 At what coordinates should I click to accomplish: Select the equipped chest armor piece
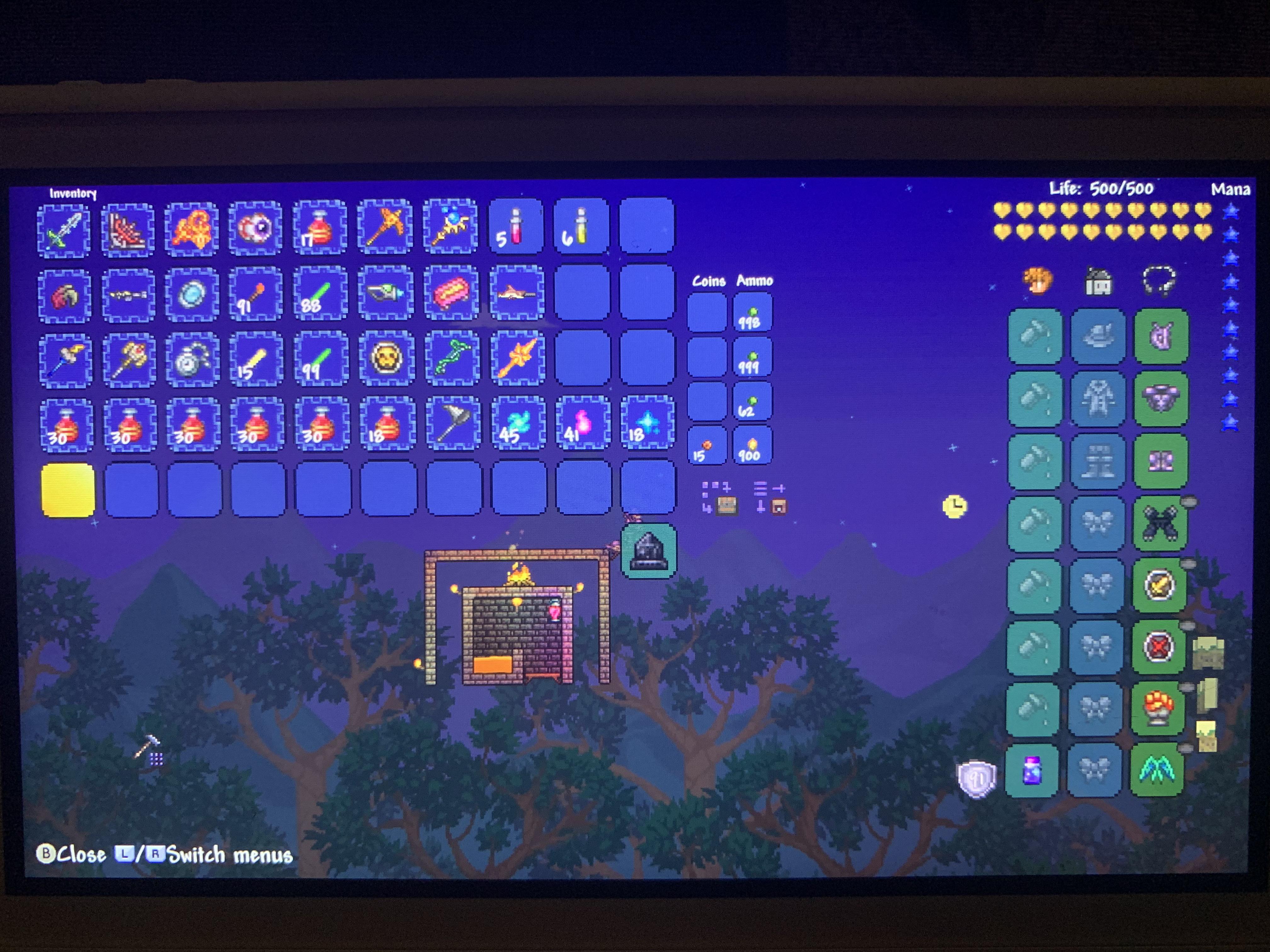[x=1162, y=398]
